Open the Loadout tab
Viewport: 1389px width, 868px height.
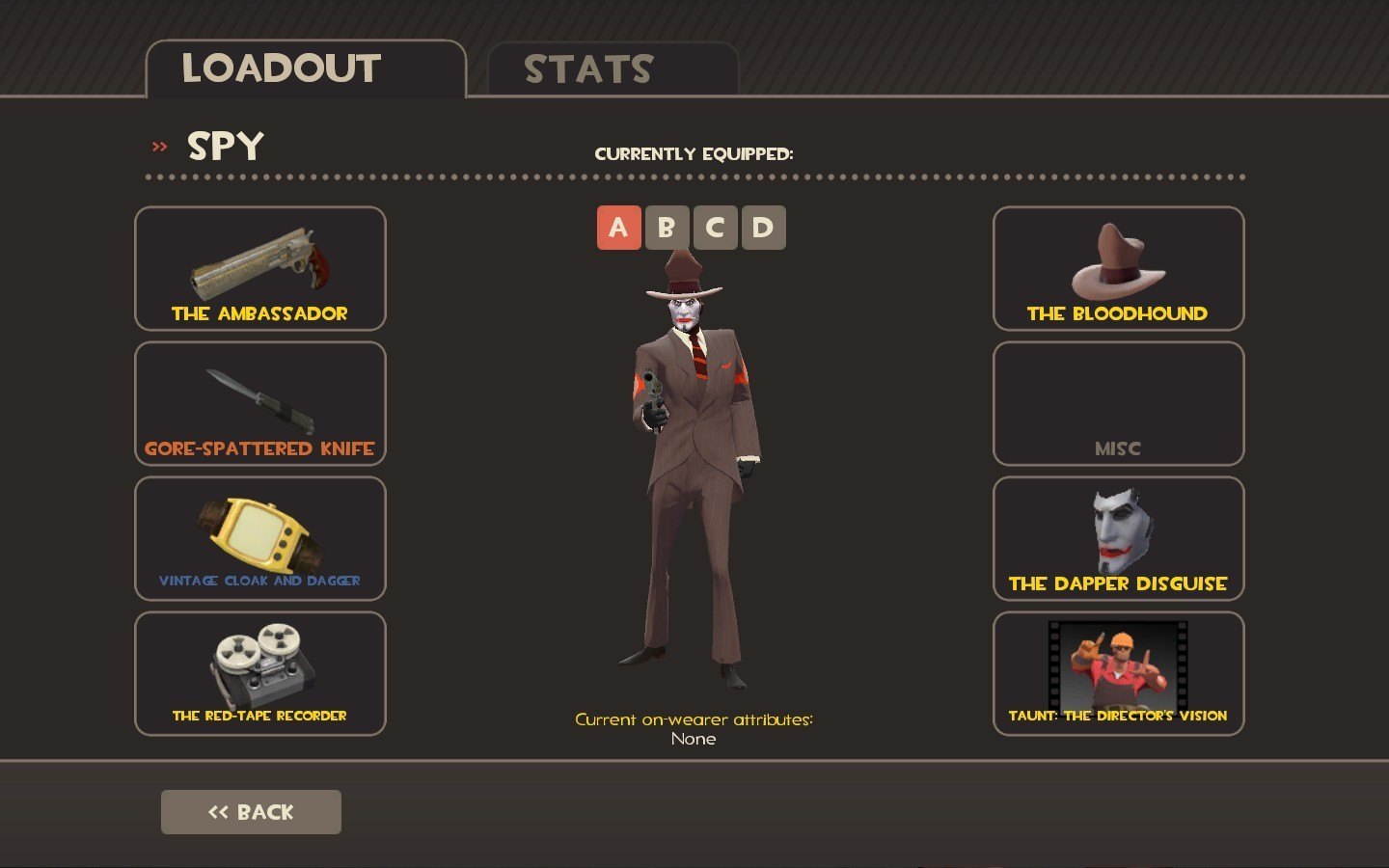(305, 69)
